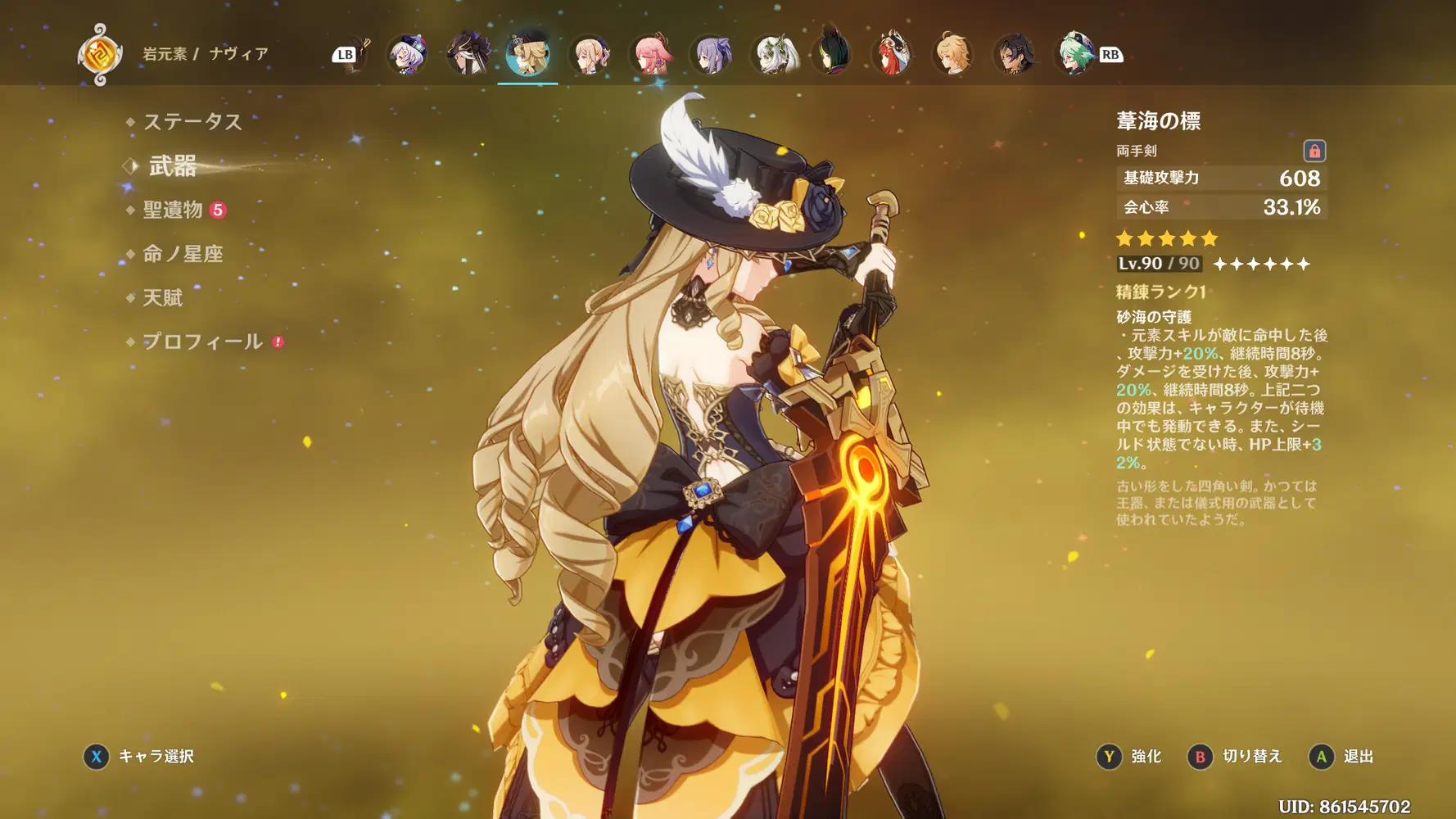The width and height of the screenshot is (1456, 819).
Task: Choose Yae Miko's pink-haired portrait
Action: (652, 55)
